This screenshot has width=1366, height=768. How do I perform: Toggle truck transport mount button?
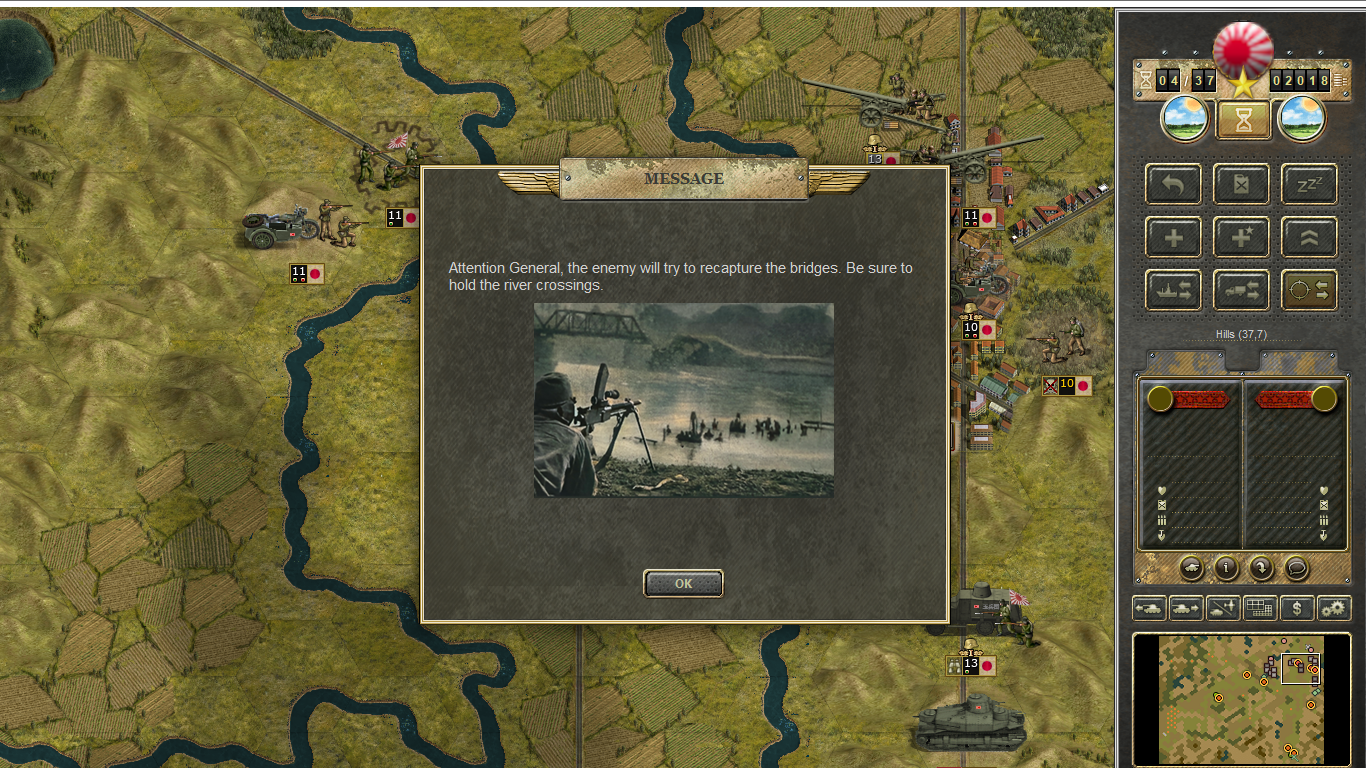pos(1241,290)
